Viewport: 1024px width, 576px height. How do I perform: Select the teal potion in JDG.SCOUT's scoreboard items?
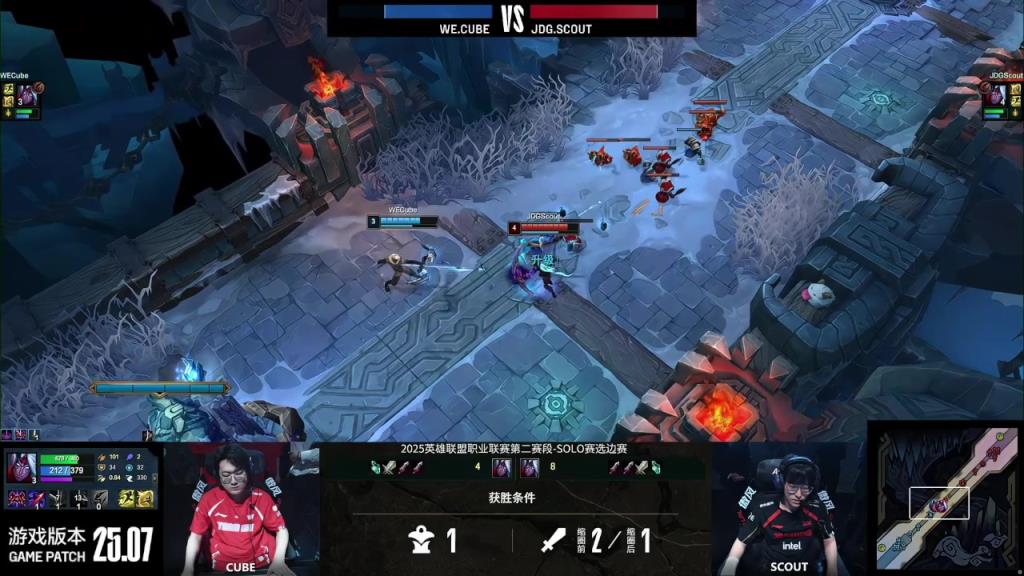tap(656, 467)
